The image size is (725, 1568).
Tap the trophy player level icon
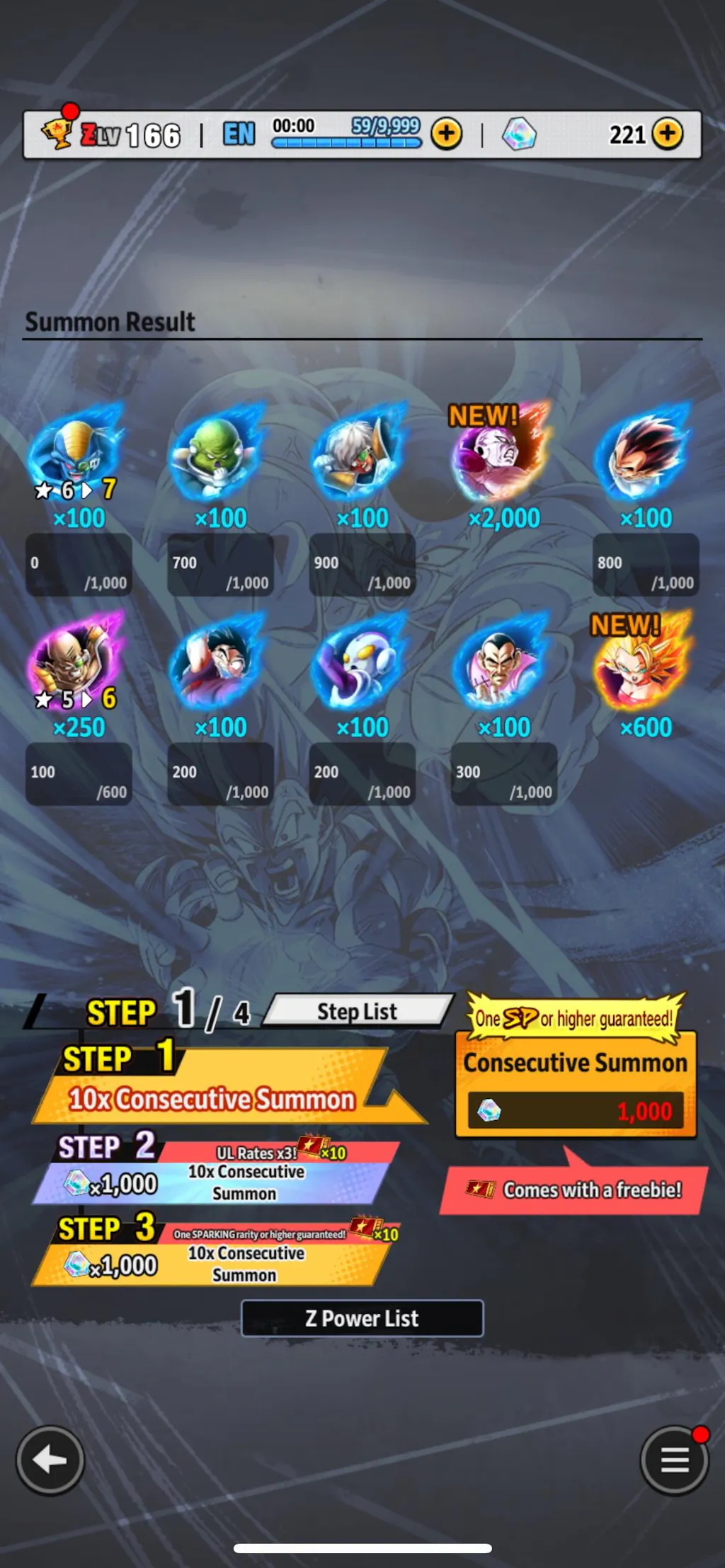pos(58,132)
